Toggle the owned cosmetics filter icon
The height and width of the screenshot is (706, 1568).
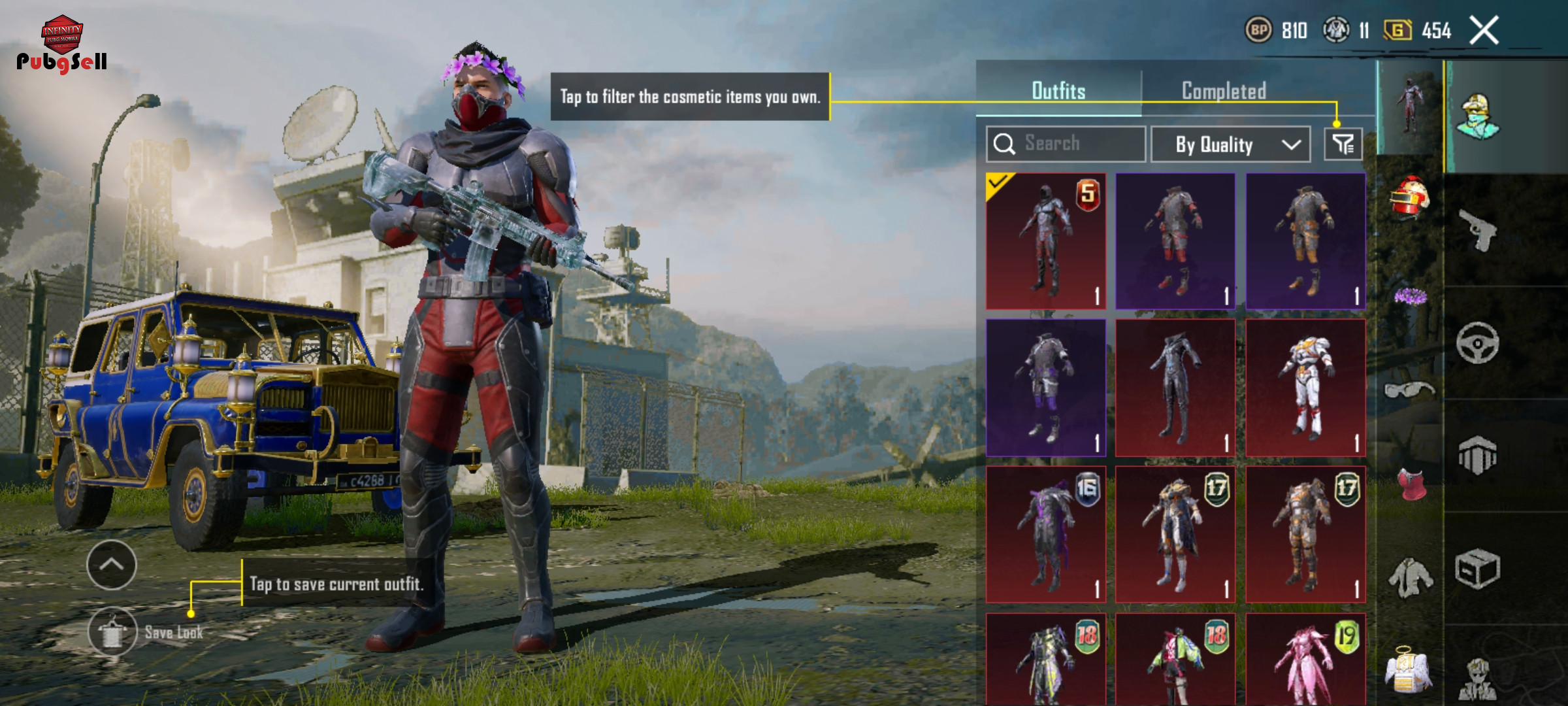pyautogui.click(x=1343, y=144)
